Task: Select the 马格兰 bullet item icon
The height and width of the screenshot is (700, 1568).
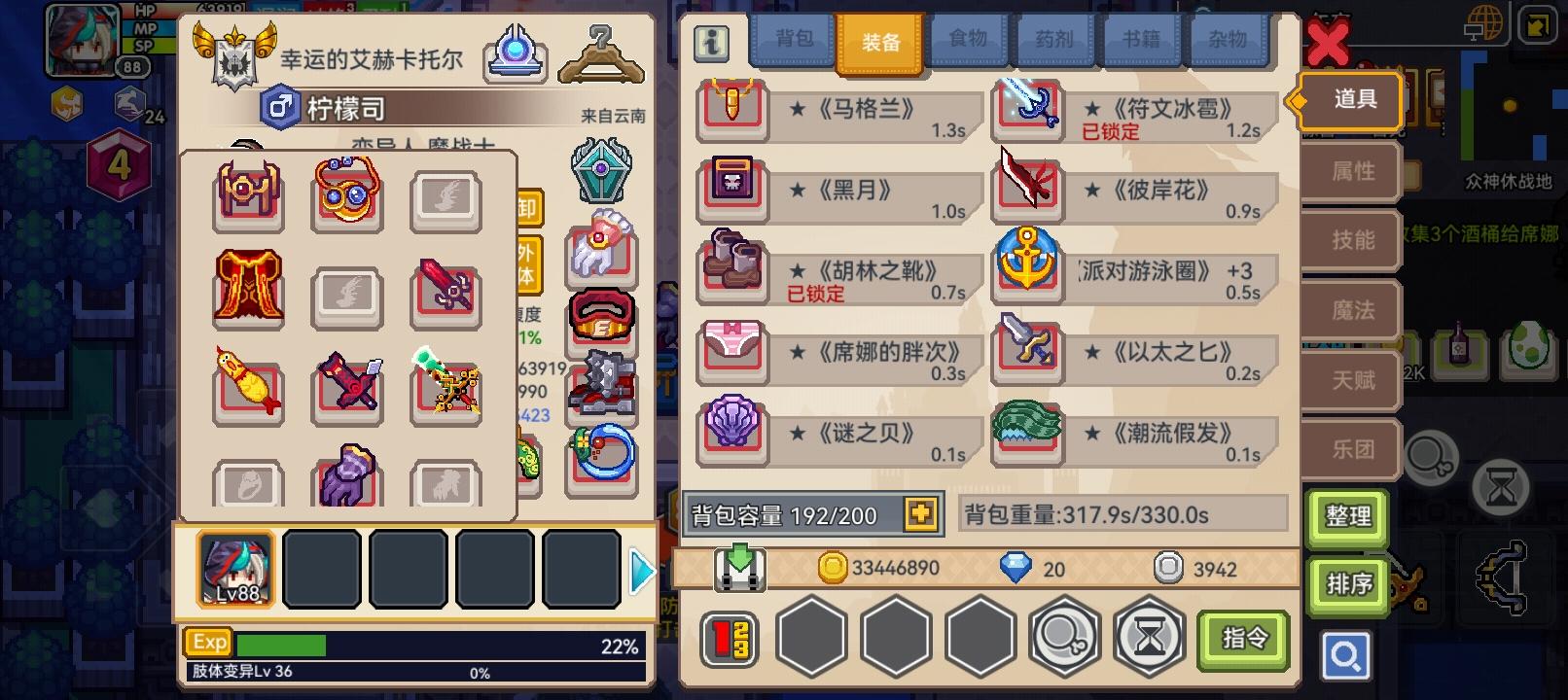Action: 731,111
